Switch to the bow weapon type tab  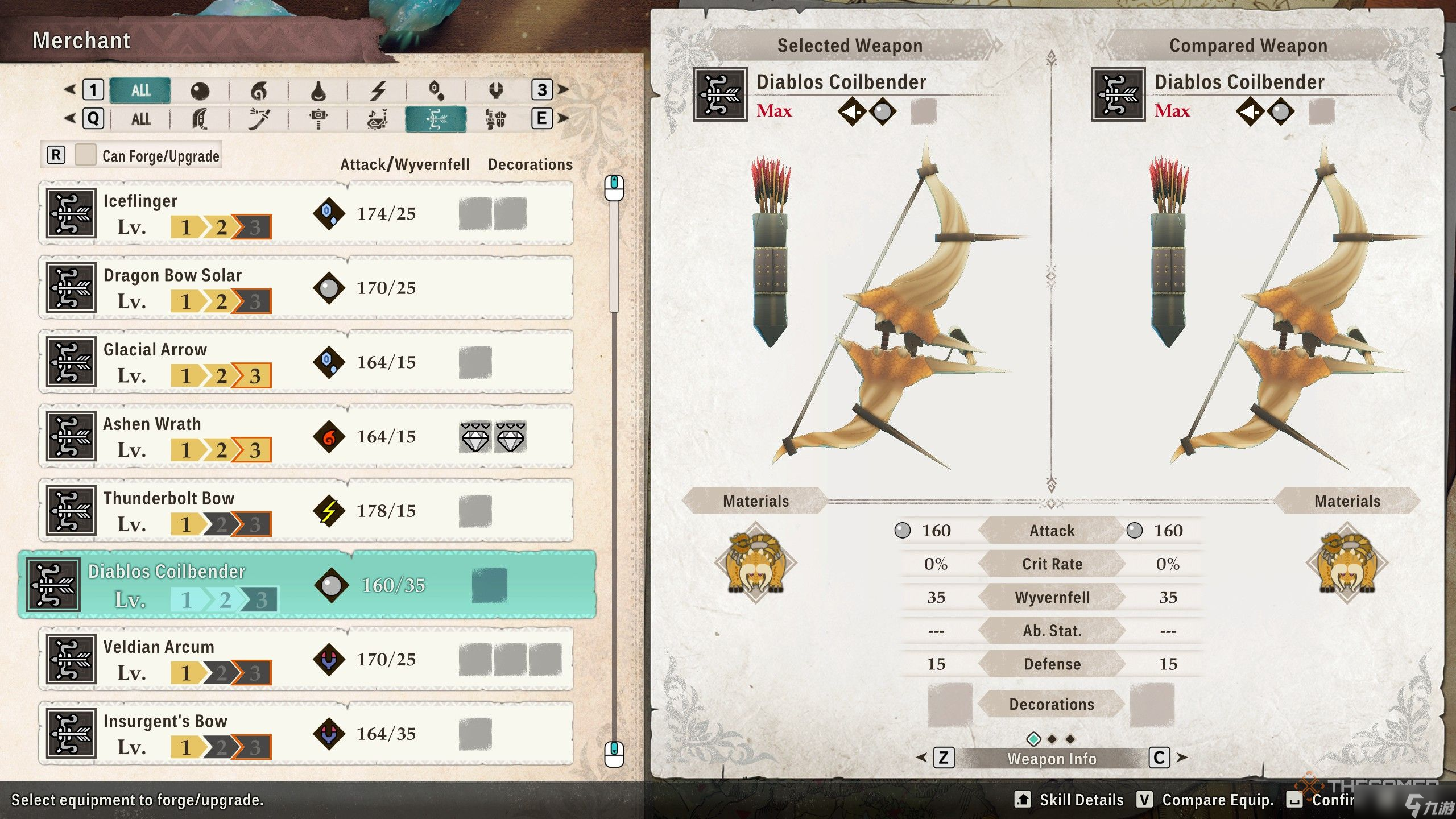pyautogui.click(x=436, y=119)
